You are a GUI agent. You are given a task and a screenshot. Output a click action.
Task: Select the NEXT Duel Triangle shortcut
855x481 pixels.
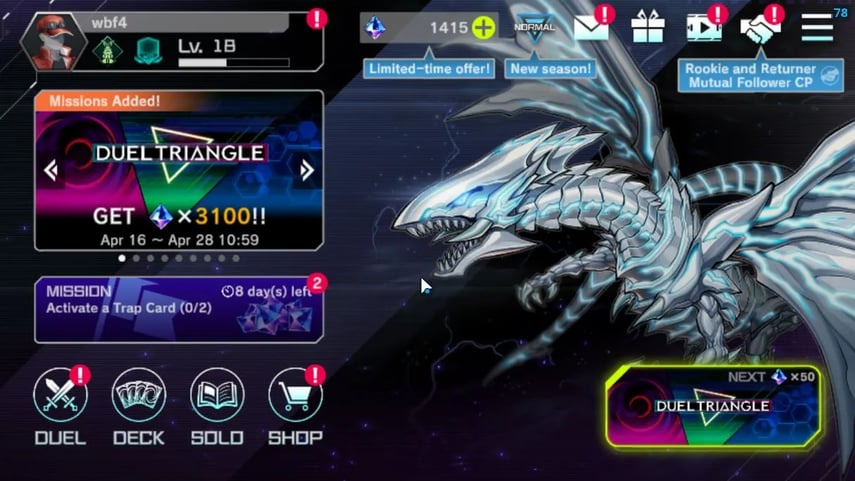pyautogui.click(x=714, y=408)
